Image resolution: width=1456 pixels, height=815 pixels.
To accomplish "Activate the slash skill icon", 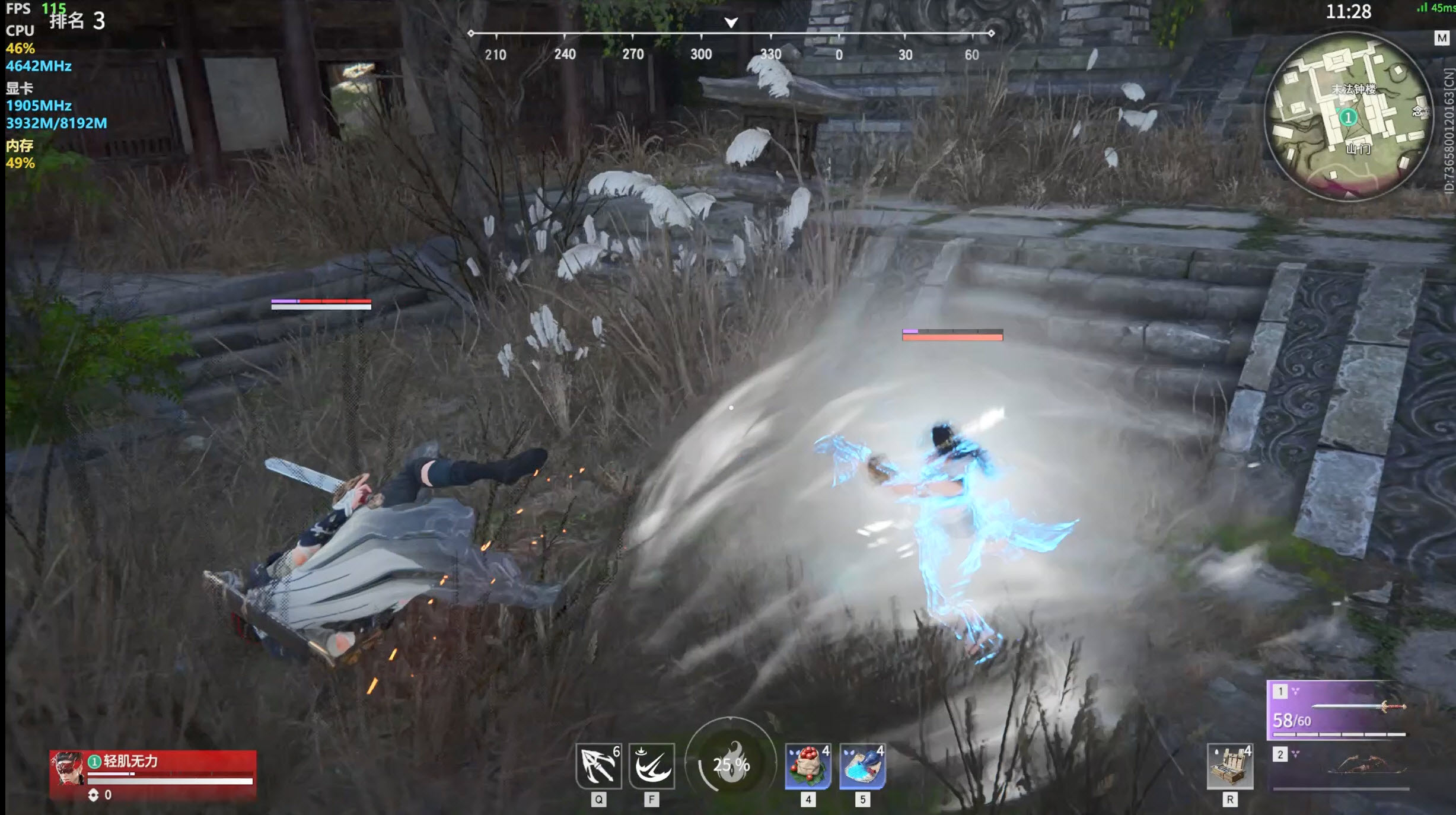I will tap(652, 766).
